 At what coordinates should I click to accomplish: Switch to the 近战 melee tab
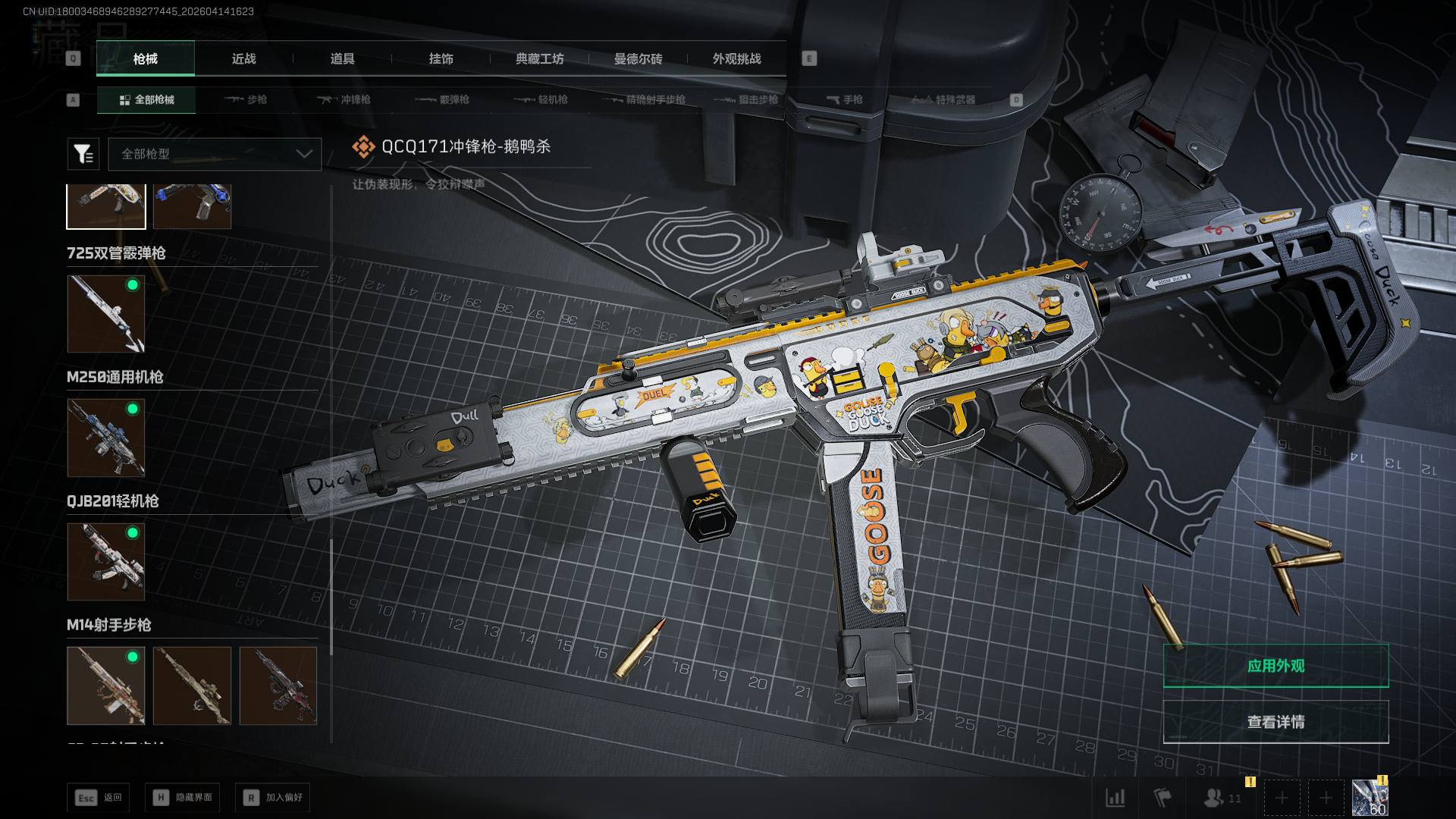(x=243, y=58)
